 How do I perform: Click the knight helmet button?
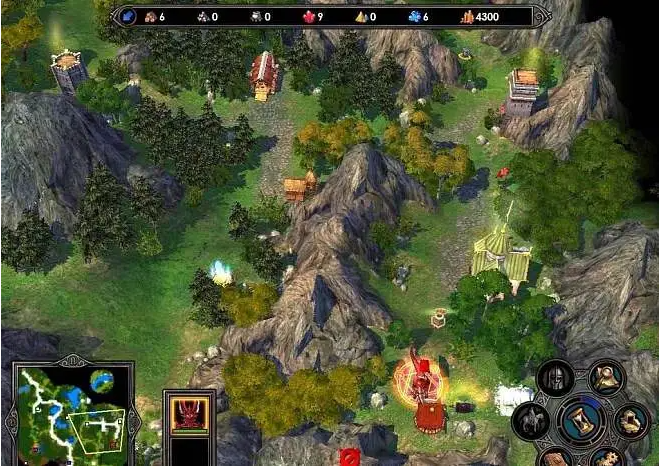(x=553, y=378)
